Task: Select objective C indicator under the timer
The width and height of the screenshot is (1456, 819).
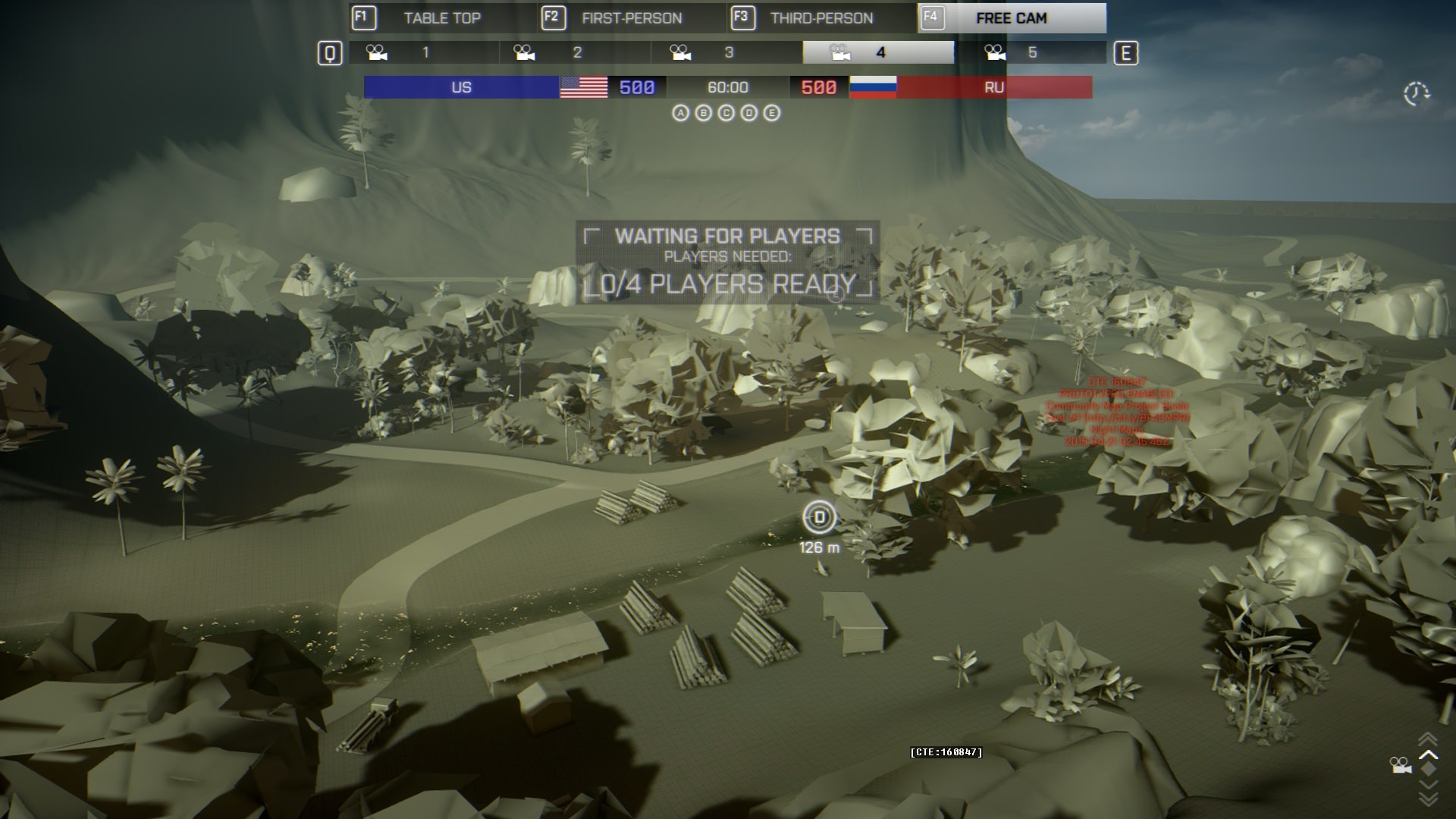Action: pyautogui.click(x=726, y=113)
